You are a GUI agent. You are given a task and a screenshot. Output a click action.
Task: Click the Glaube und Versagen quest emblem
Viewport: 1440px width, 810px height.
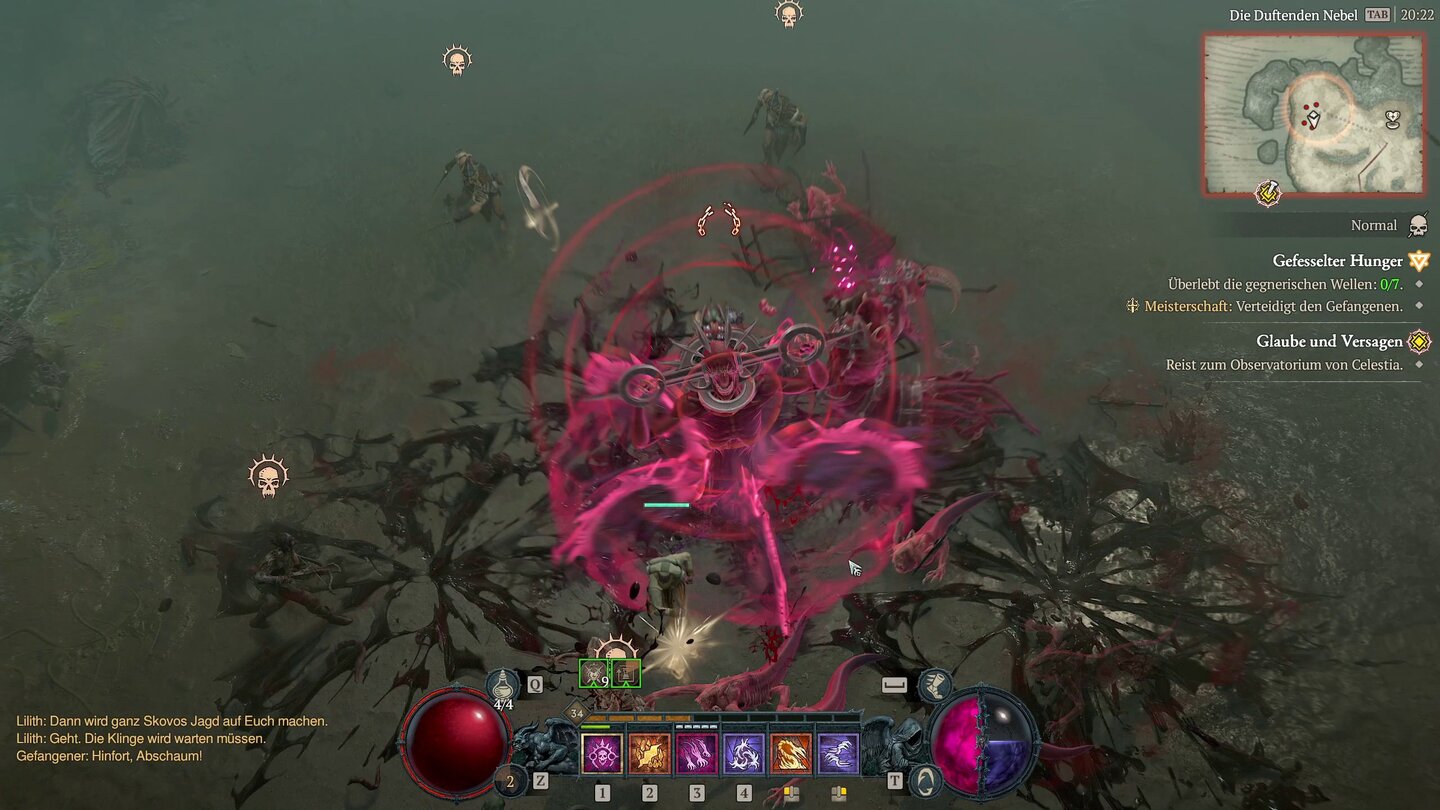[1418, 341]
